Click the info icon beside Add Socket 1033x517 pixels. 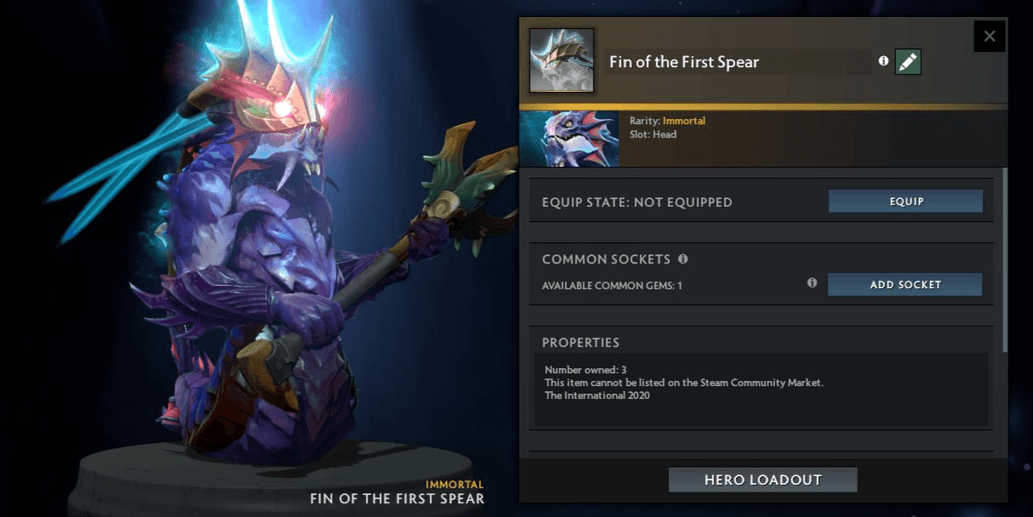(x=812, y=284)
